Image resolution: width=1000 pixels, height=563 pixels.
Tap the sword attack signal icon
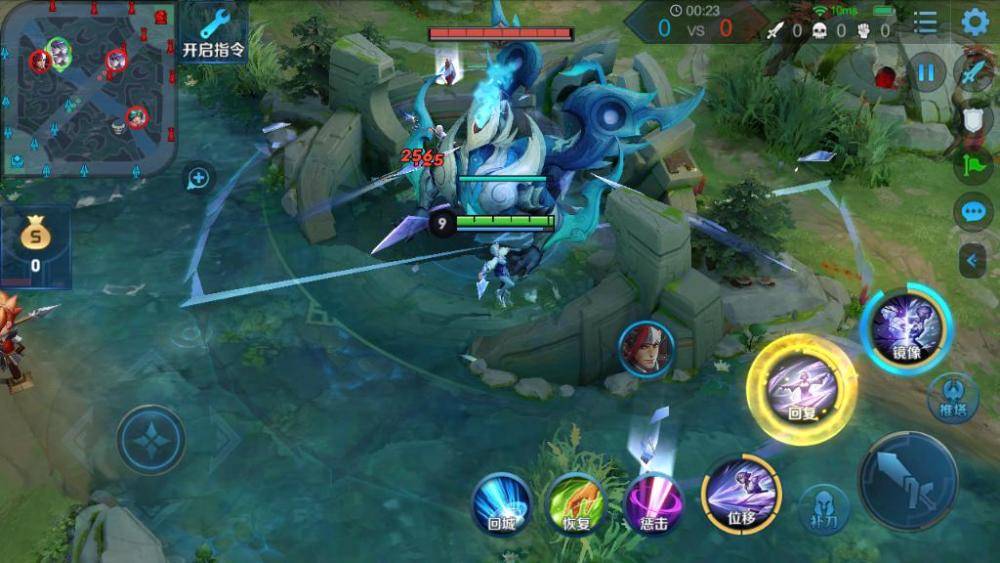[x=973, y=73]
